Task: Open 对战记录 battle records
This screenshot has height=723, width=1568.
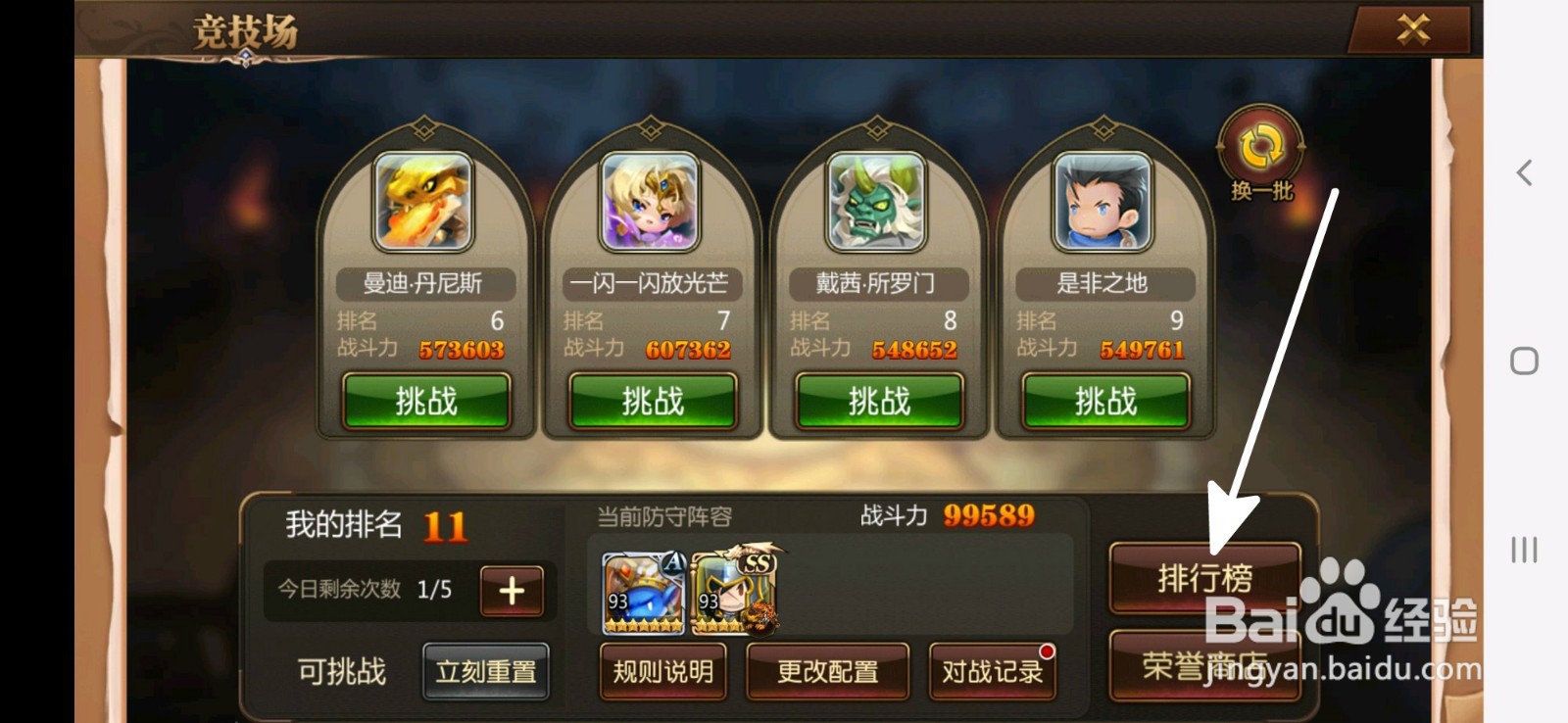Action: pos(992,672)
